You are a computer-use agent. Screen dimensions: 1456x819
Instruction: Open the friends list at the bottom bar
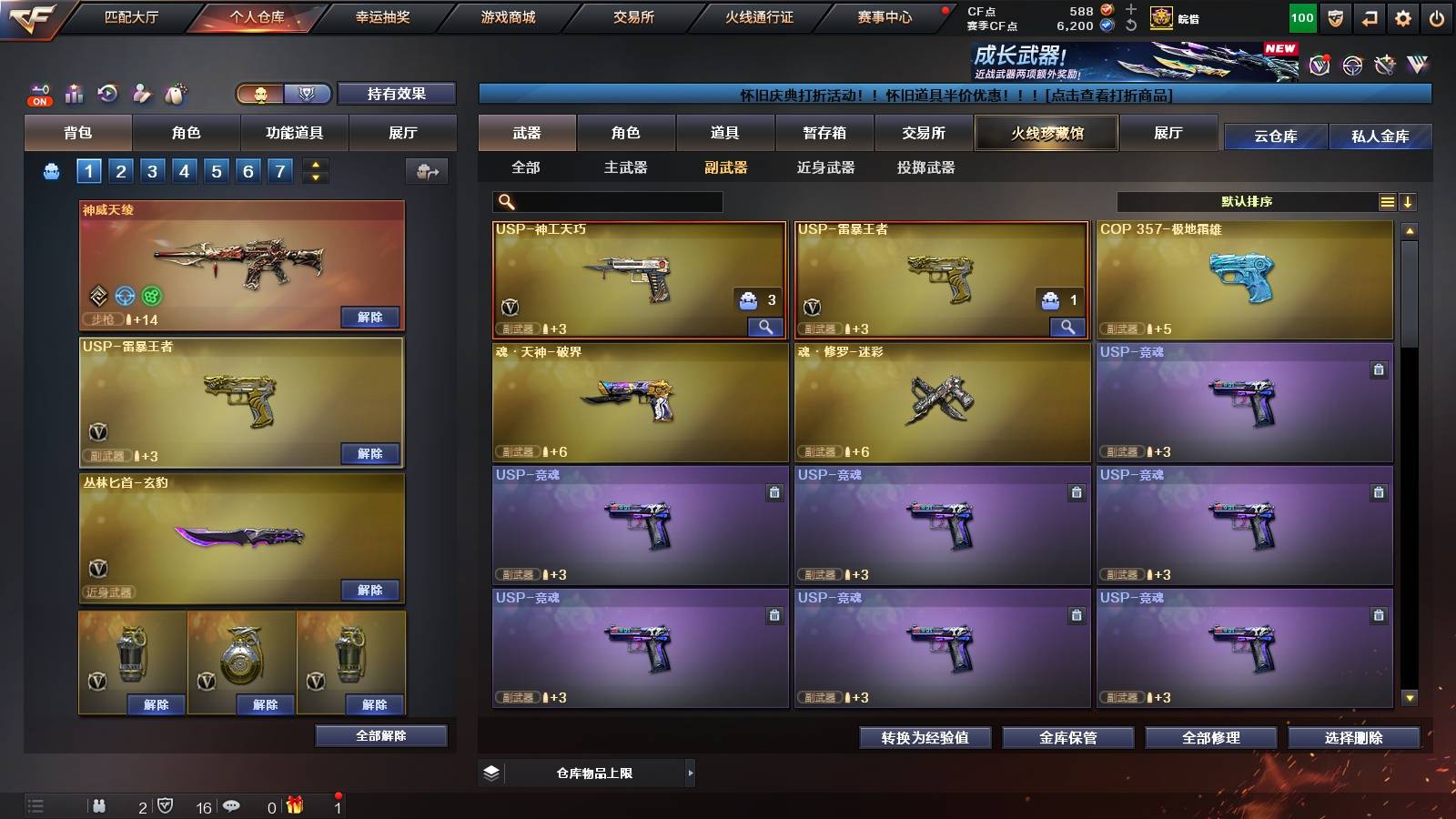tap(100, 806)
